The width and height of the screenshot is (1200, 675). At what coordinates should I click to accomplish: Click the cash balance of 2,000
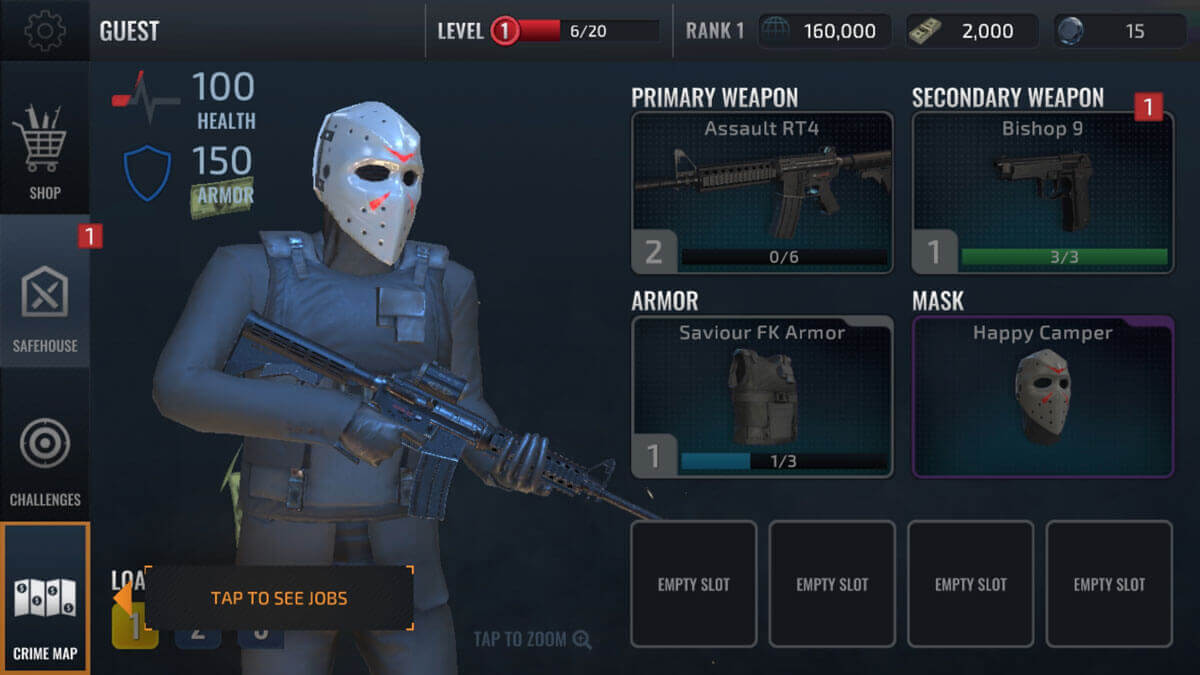coord(972,31)
